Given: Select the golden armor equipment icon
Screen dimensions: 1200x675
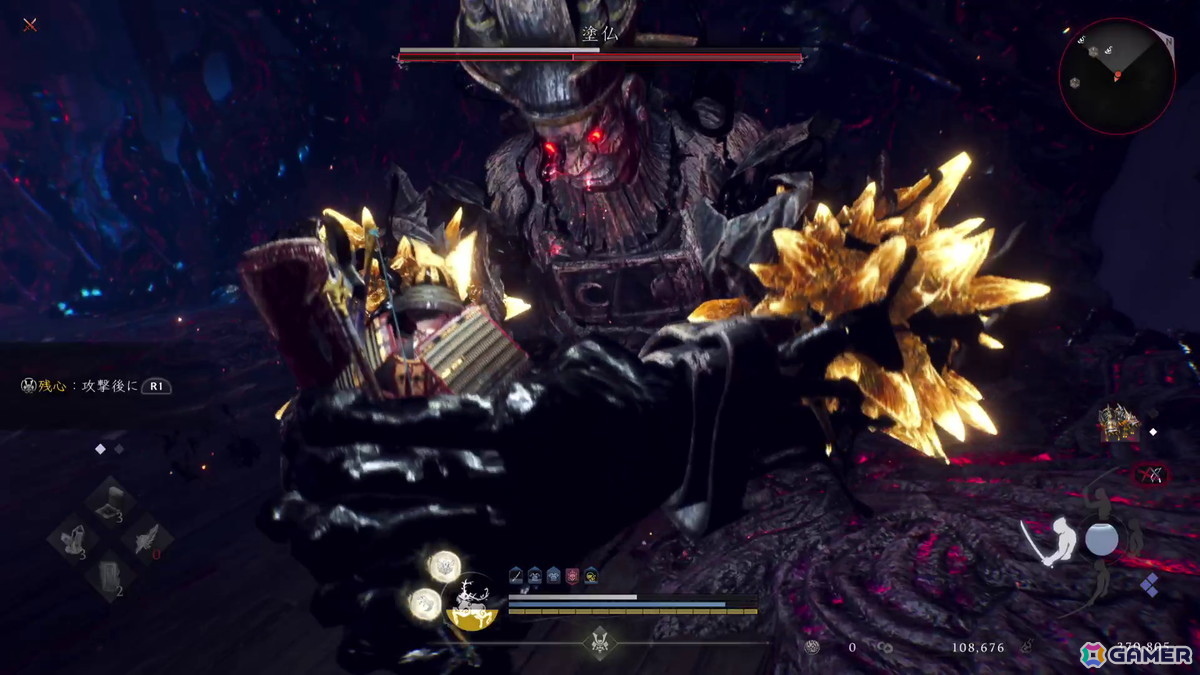Looking at the screenshot, I should coord(1117,423).
